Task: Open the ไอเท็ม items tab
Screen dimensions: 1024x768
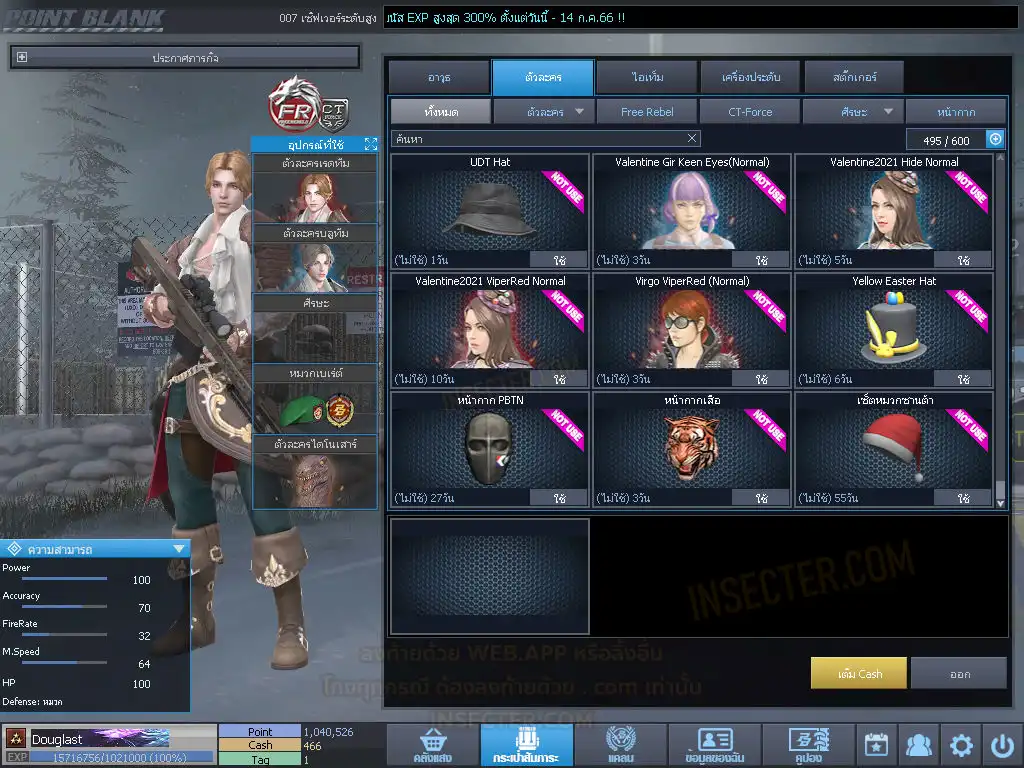Action: [x=647, y=77]
